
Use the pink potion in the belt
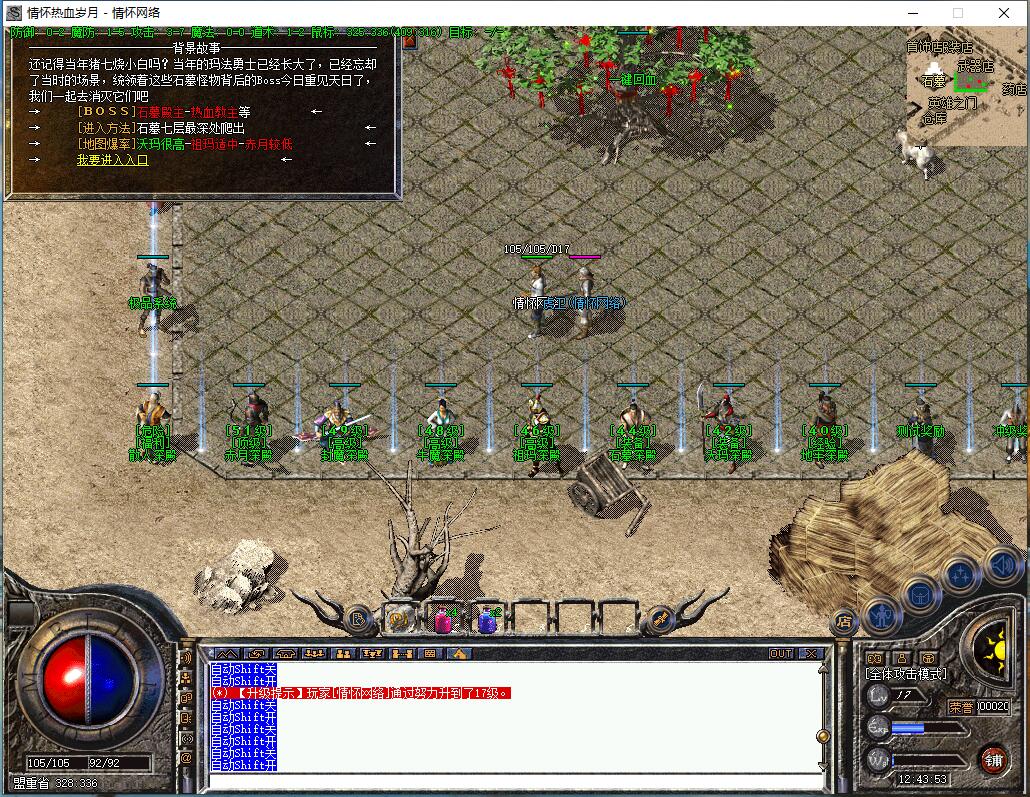441,621
